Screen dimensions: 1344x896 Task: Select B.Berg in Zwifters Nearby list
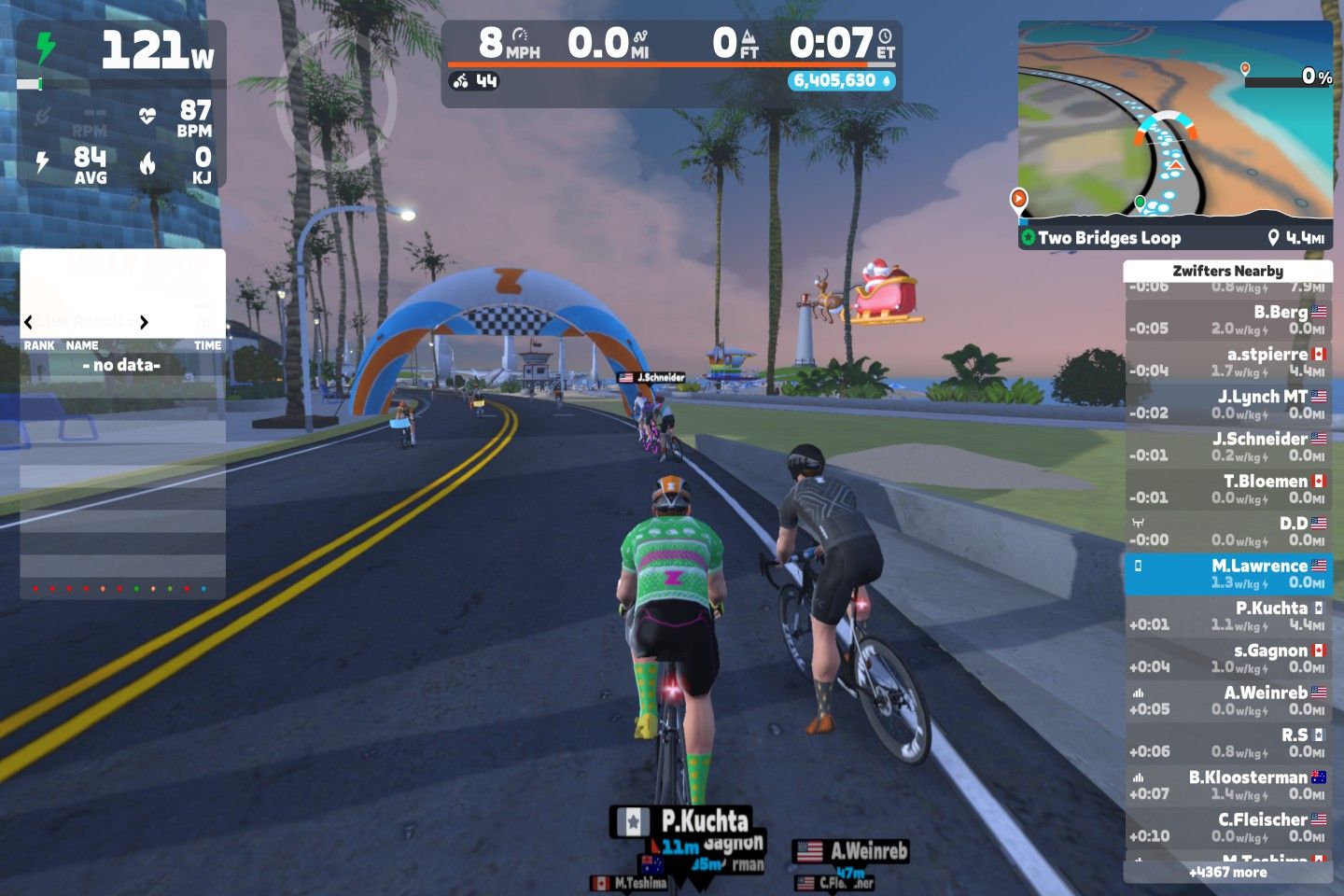(x=1227, y=320)
